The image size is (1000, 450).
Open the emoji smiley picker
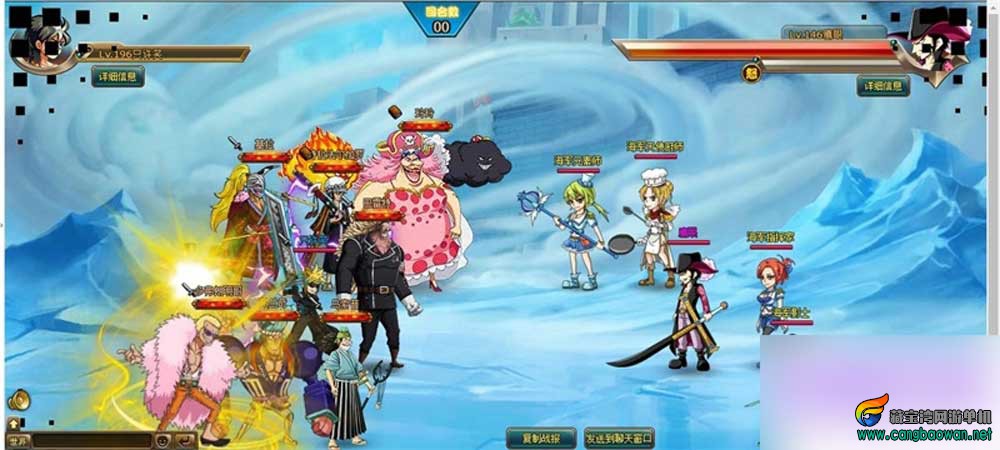point(162,440)
